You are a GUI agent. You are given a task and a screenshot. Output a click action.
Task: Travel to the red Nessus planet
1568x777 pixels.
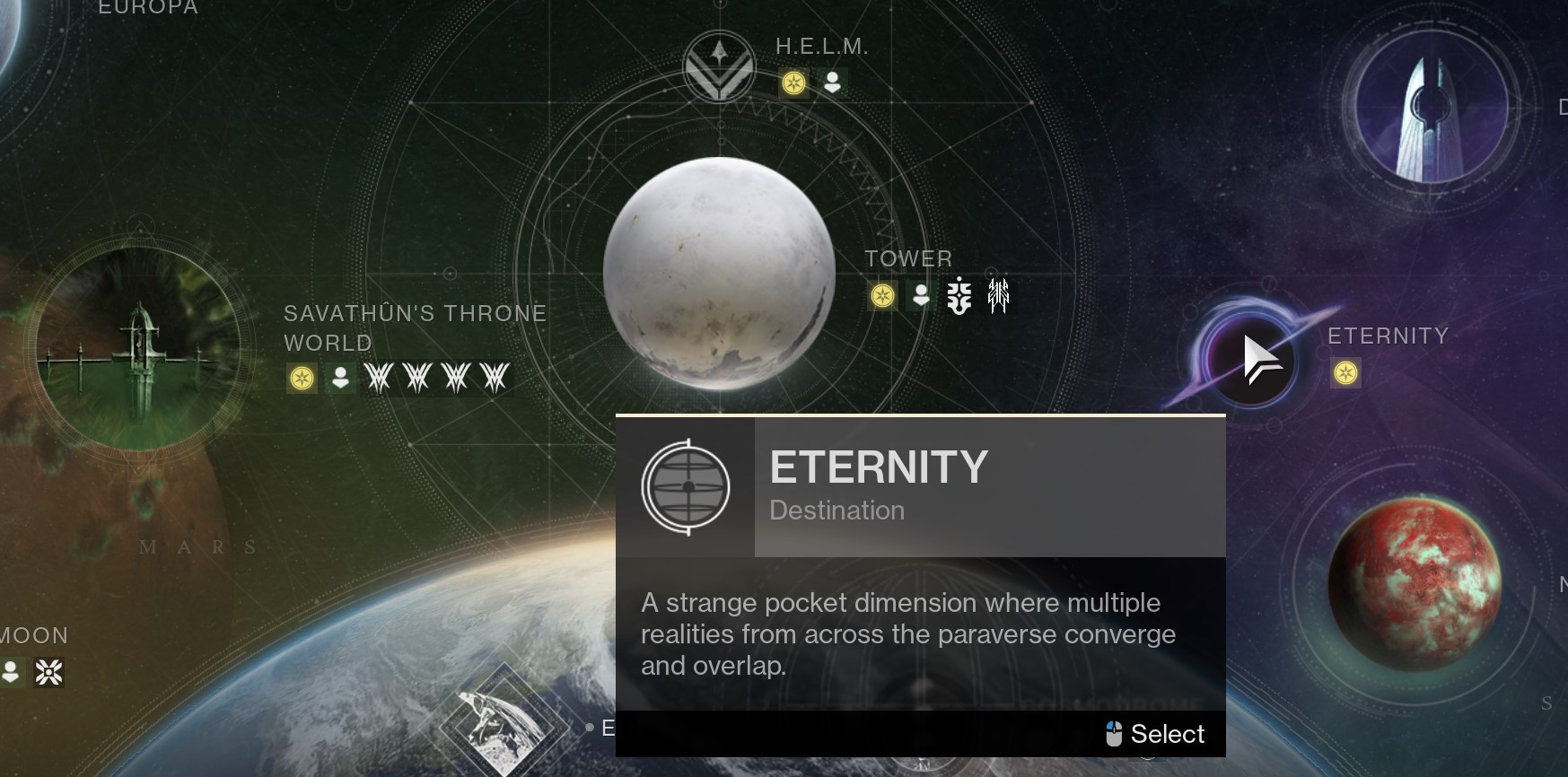click(1414, 584)
